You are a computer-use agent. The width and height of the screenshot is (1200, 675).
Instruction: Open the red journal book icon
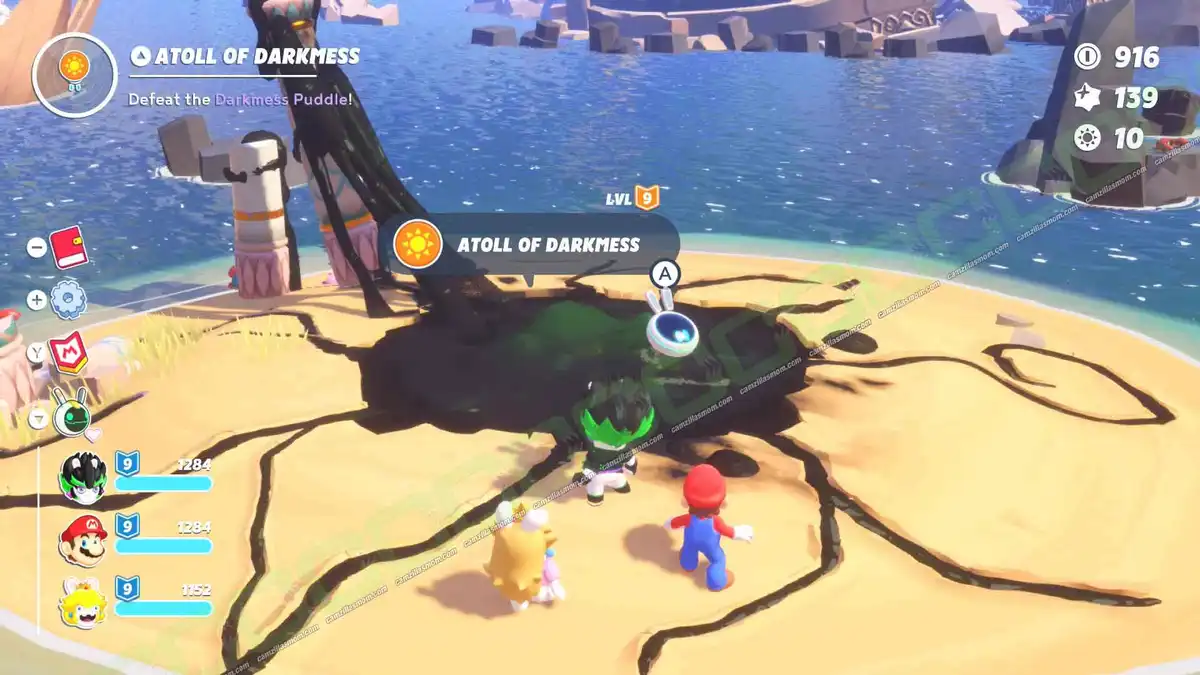pos(68,246)
